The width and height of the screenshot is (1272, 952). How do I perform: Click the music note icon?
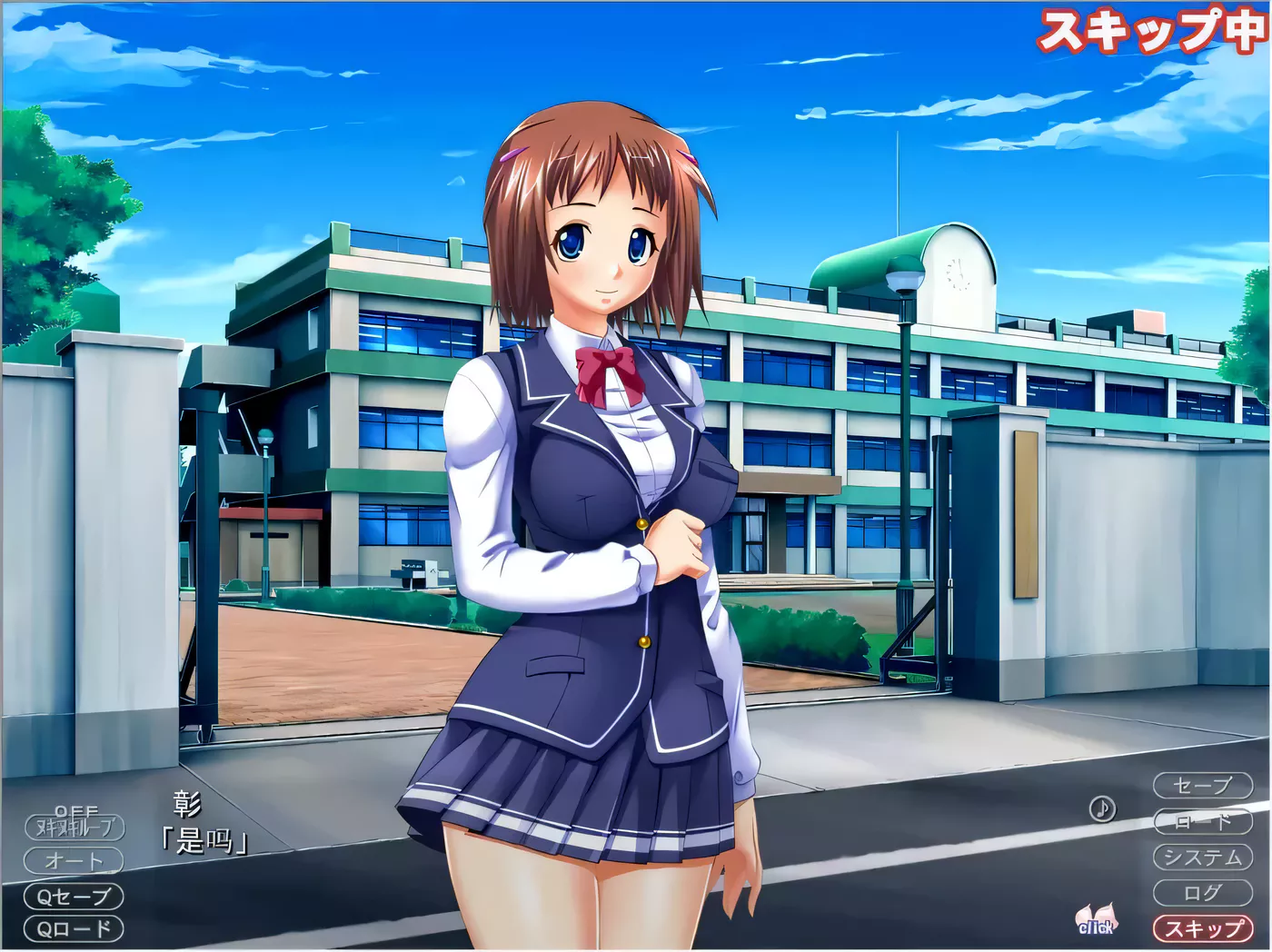tap(1102, 808)
